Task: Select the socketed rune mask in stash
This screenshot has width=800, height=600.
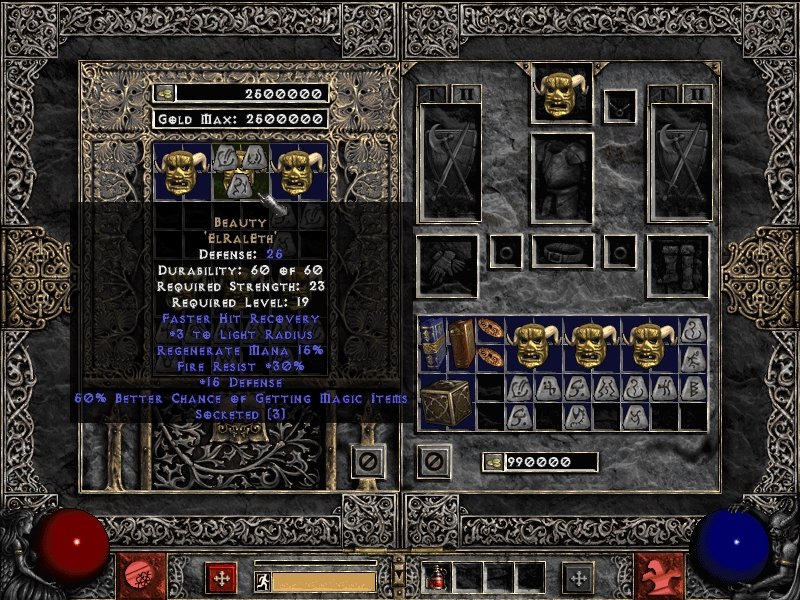Action: coord(238,171)
